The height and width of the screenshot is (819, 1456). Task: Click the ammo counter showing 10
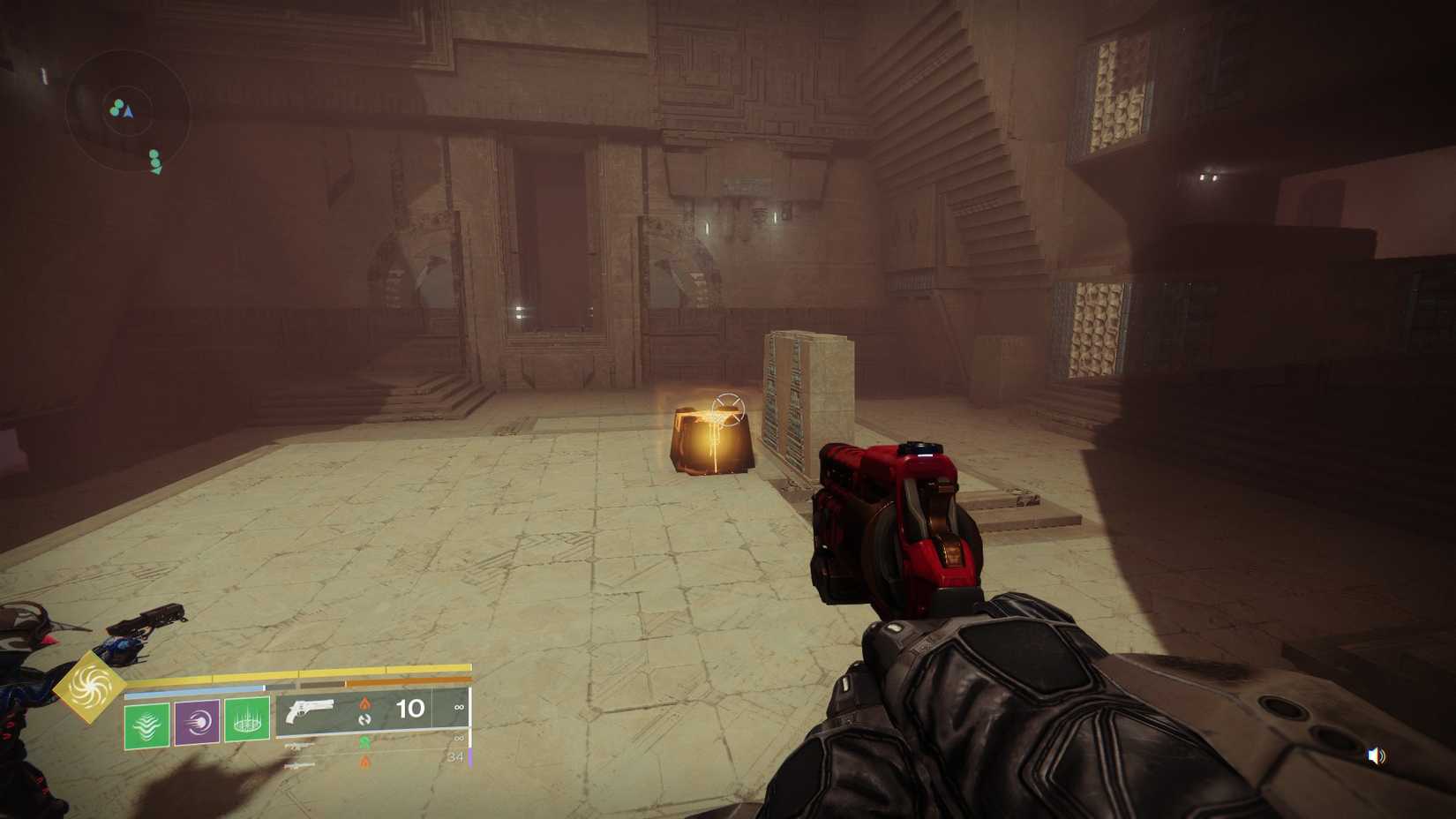[x=409, y=709]
